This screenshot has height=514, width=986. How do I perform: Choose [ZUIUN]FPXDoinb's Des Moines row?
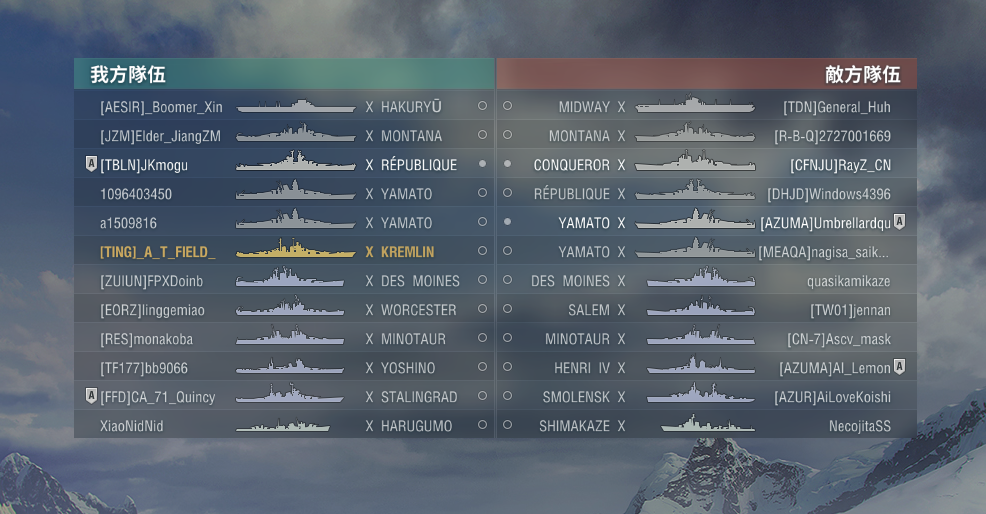[283, 281]
